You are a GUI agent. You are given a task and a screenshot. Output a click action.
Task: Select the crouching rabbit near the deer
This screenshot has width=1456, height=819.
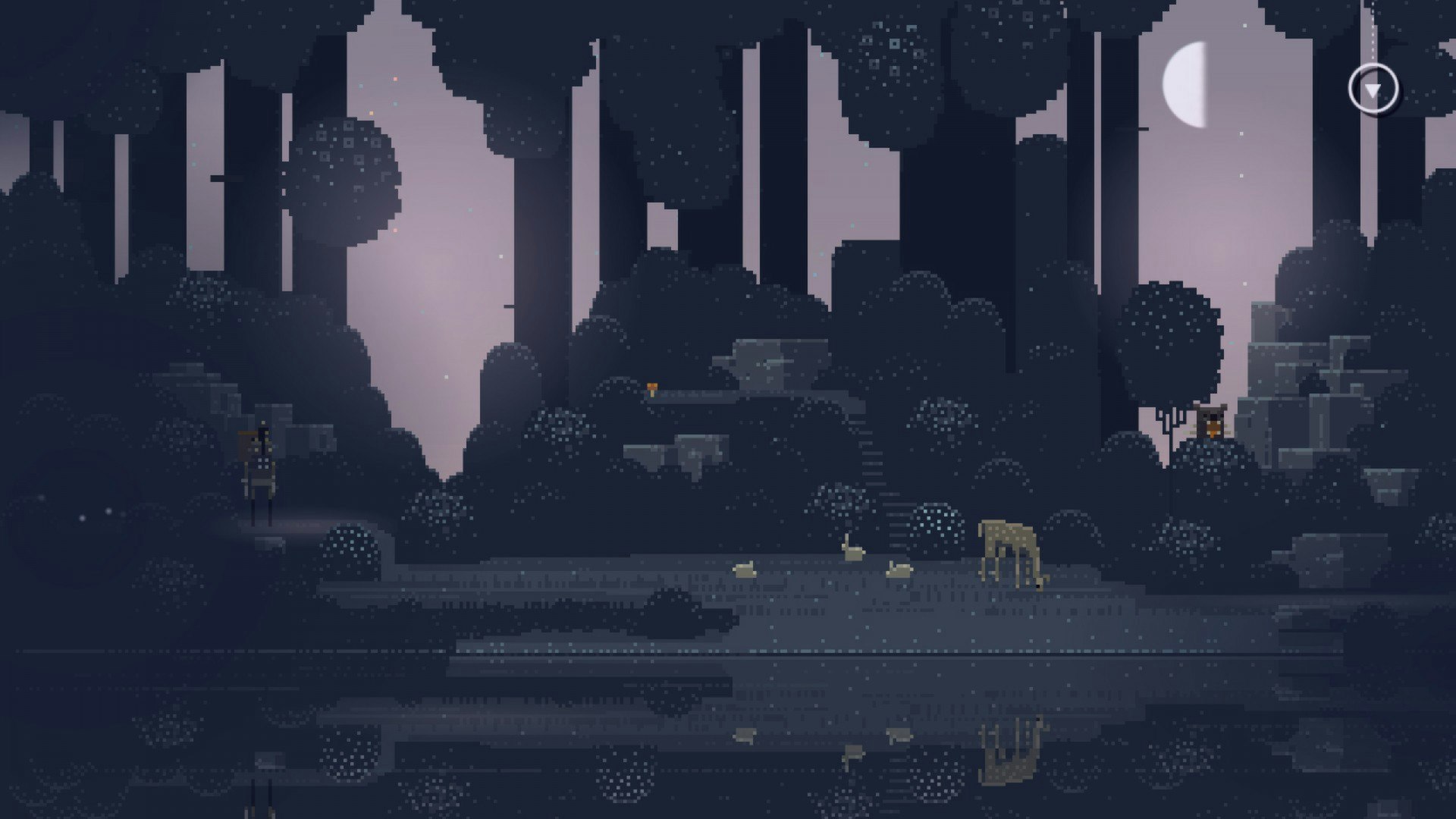click(x=899, y=571)
